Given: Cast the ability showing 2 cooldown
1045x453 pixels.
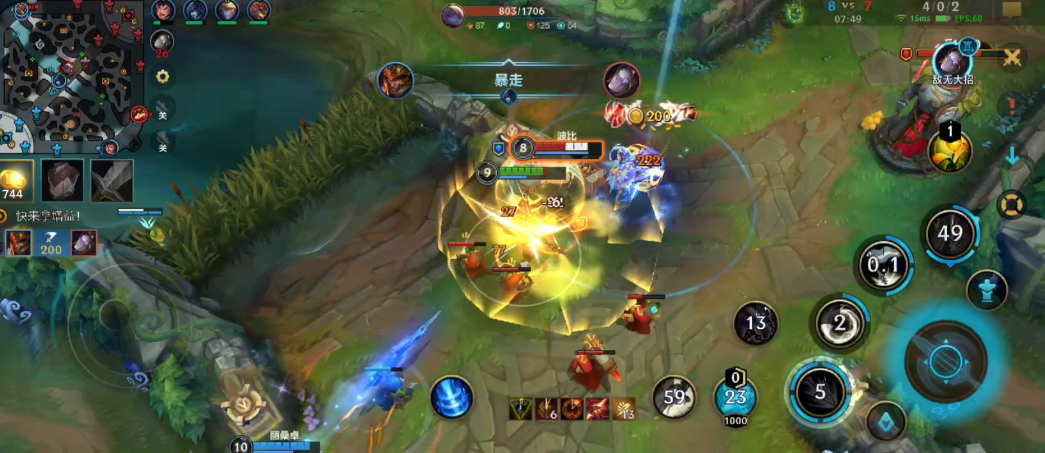Looking at the screenshot, I should (x=840, y=322).
